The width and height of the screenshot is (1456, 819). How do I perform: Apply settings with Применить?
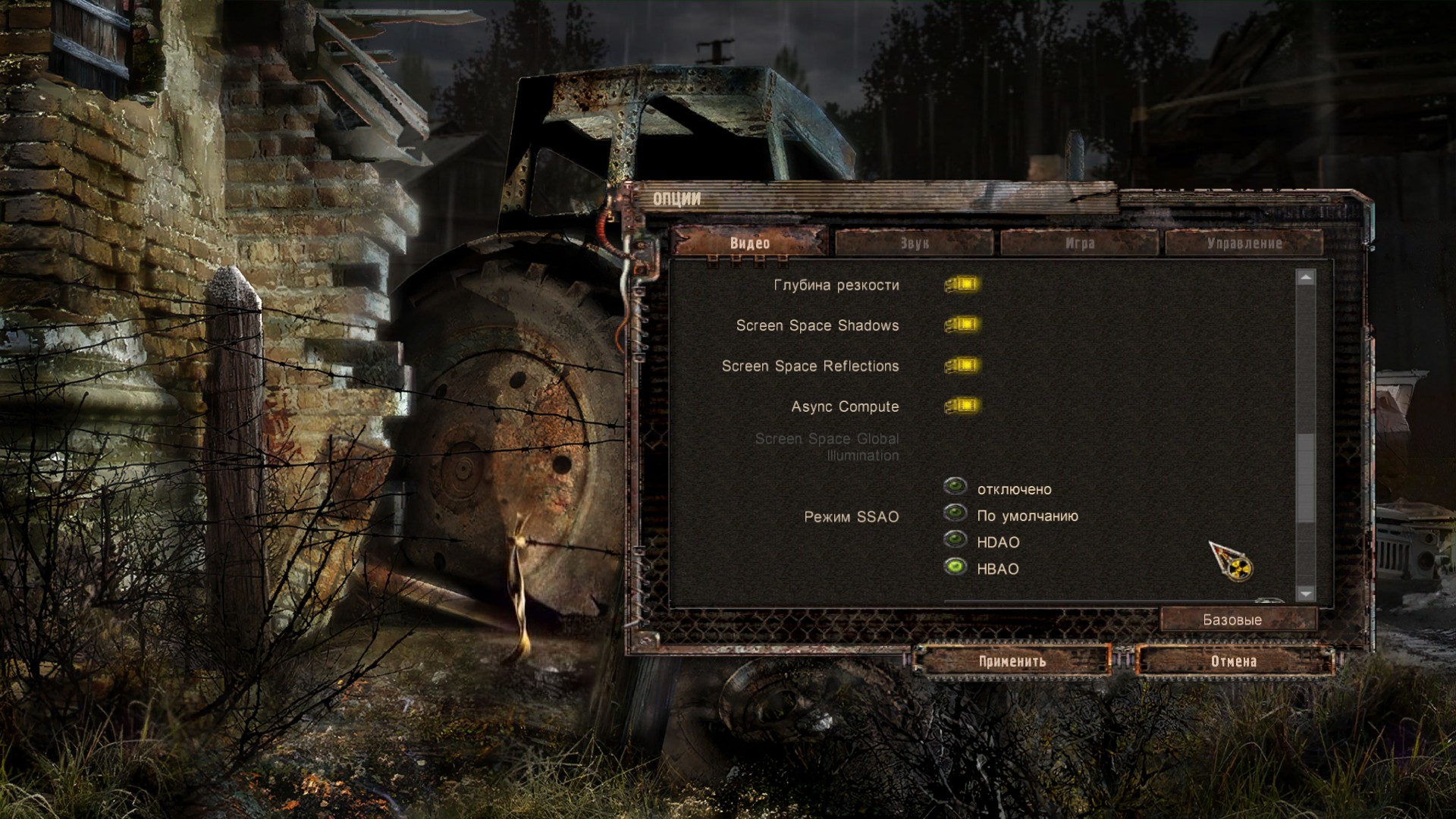click(1012, 661)
